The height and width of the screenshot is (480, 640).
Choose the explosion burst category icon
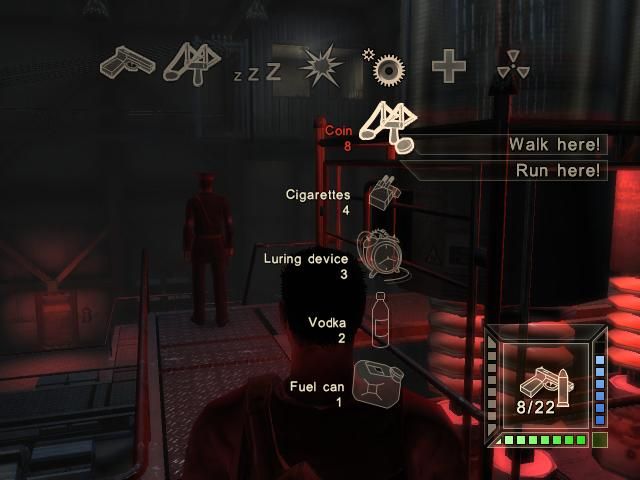pyautogui.click(x=321, y=66)
